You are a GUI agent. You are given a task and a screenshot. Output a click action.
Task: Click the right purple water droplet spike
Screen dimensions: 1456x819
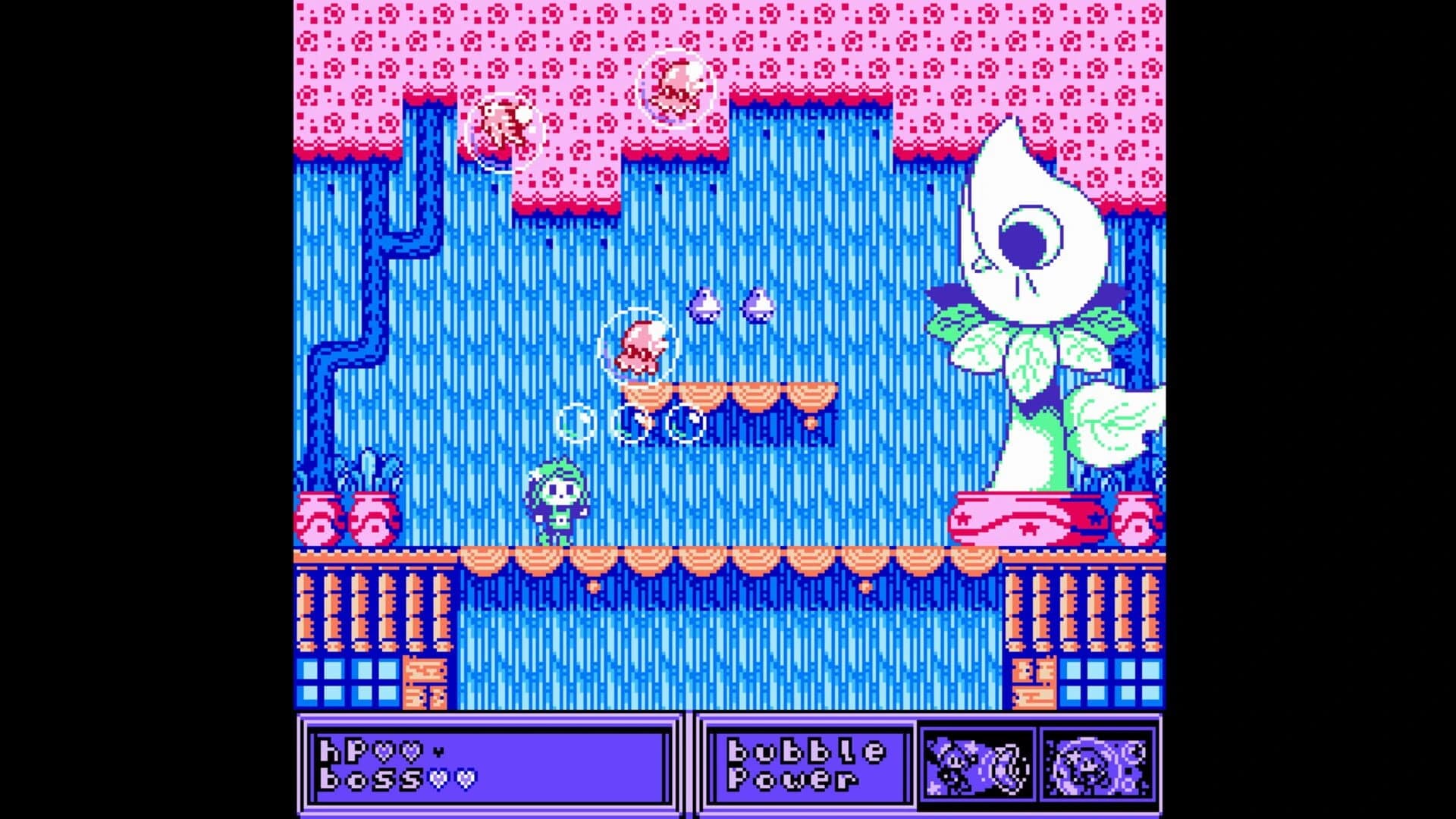coord(758,303)
